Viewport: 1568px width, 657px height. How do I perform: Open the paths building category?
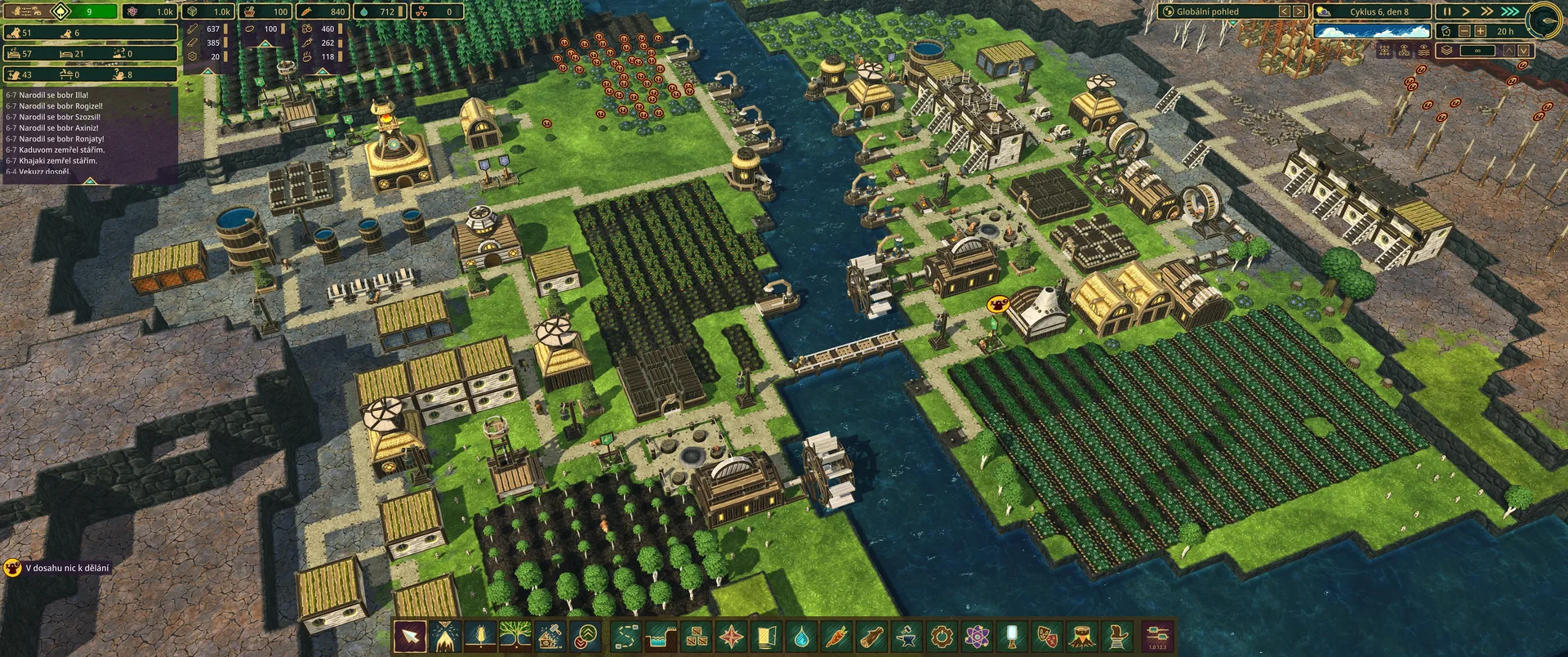(x=626, y=636)
